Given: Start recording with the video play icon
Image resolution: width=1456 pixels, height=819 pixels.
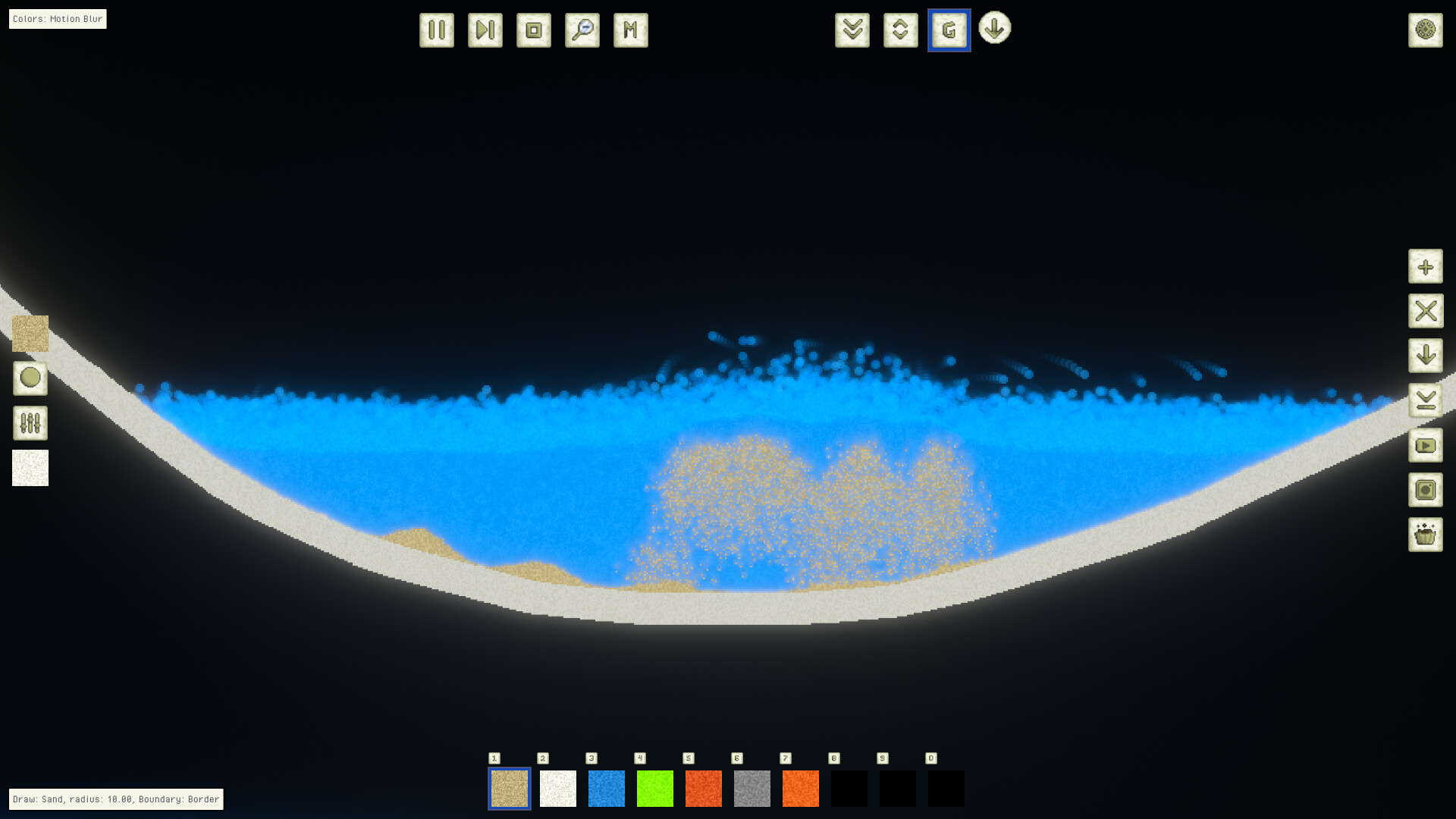Looking at the screenshot, I should (1426, 447).
